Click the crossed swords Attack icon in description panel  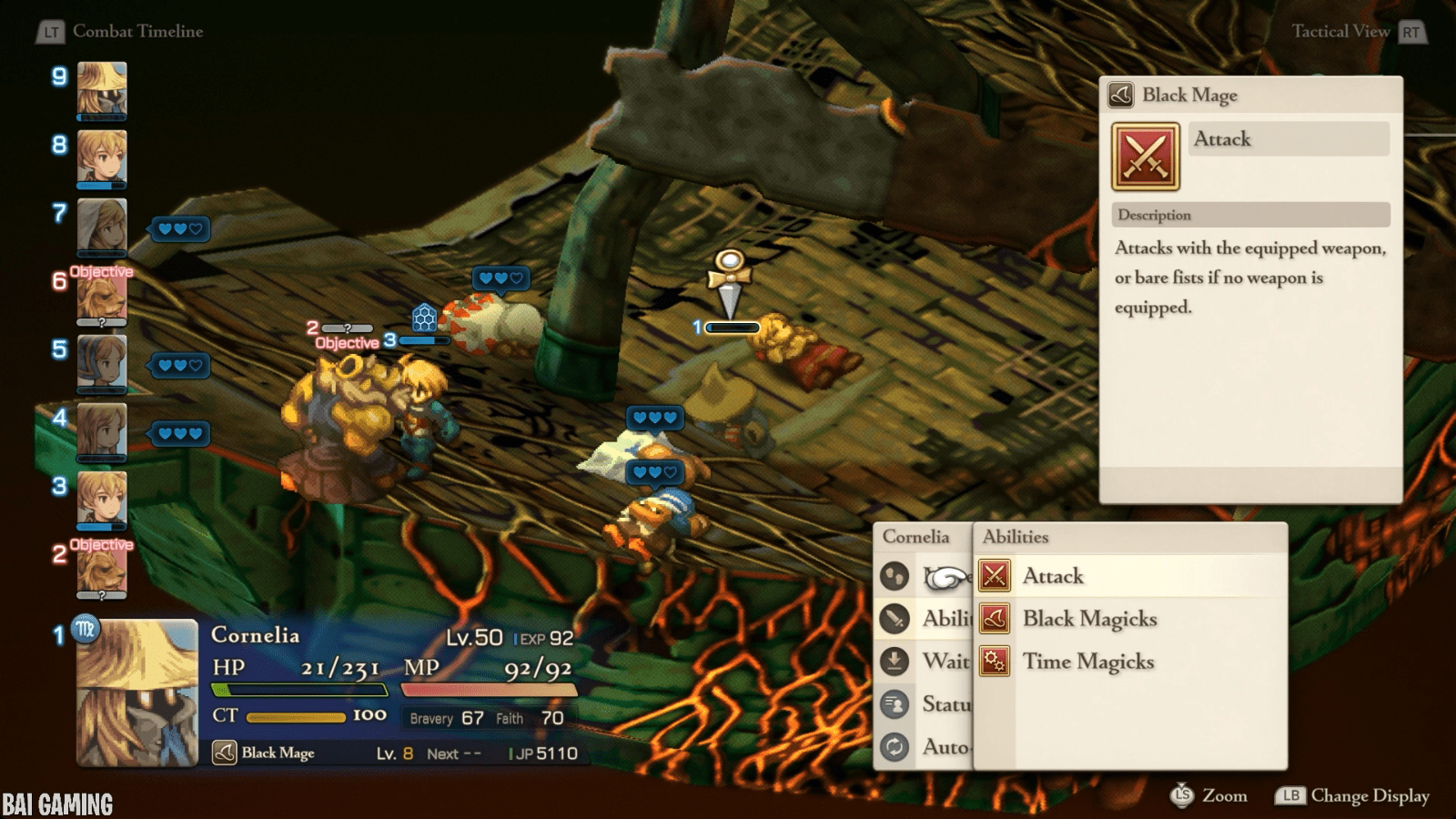tap(1146, 157)
